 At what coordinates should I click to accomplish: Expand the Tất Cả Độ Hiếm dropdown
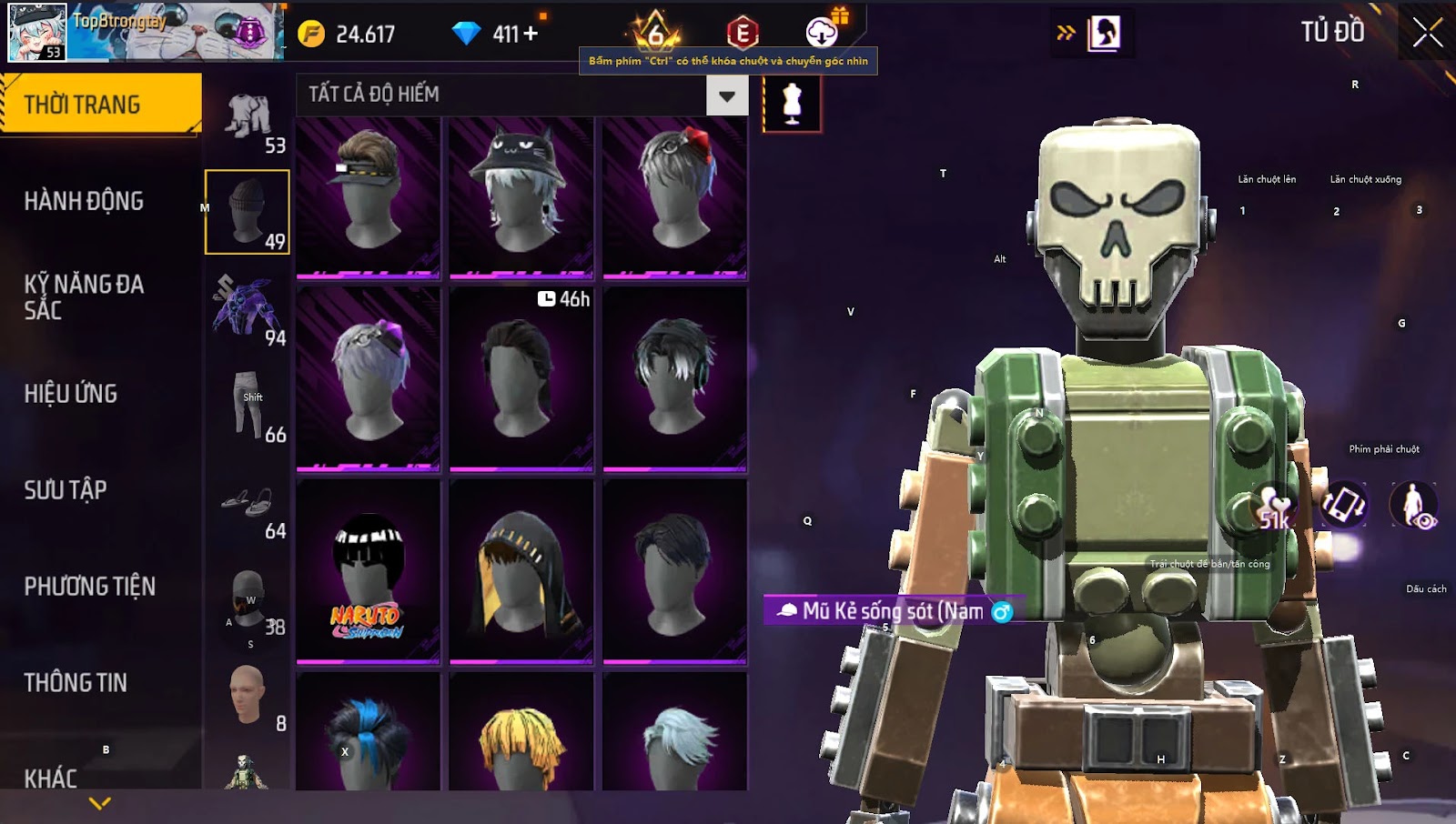tap(726, 95)
